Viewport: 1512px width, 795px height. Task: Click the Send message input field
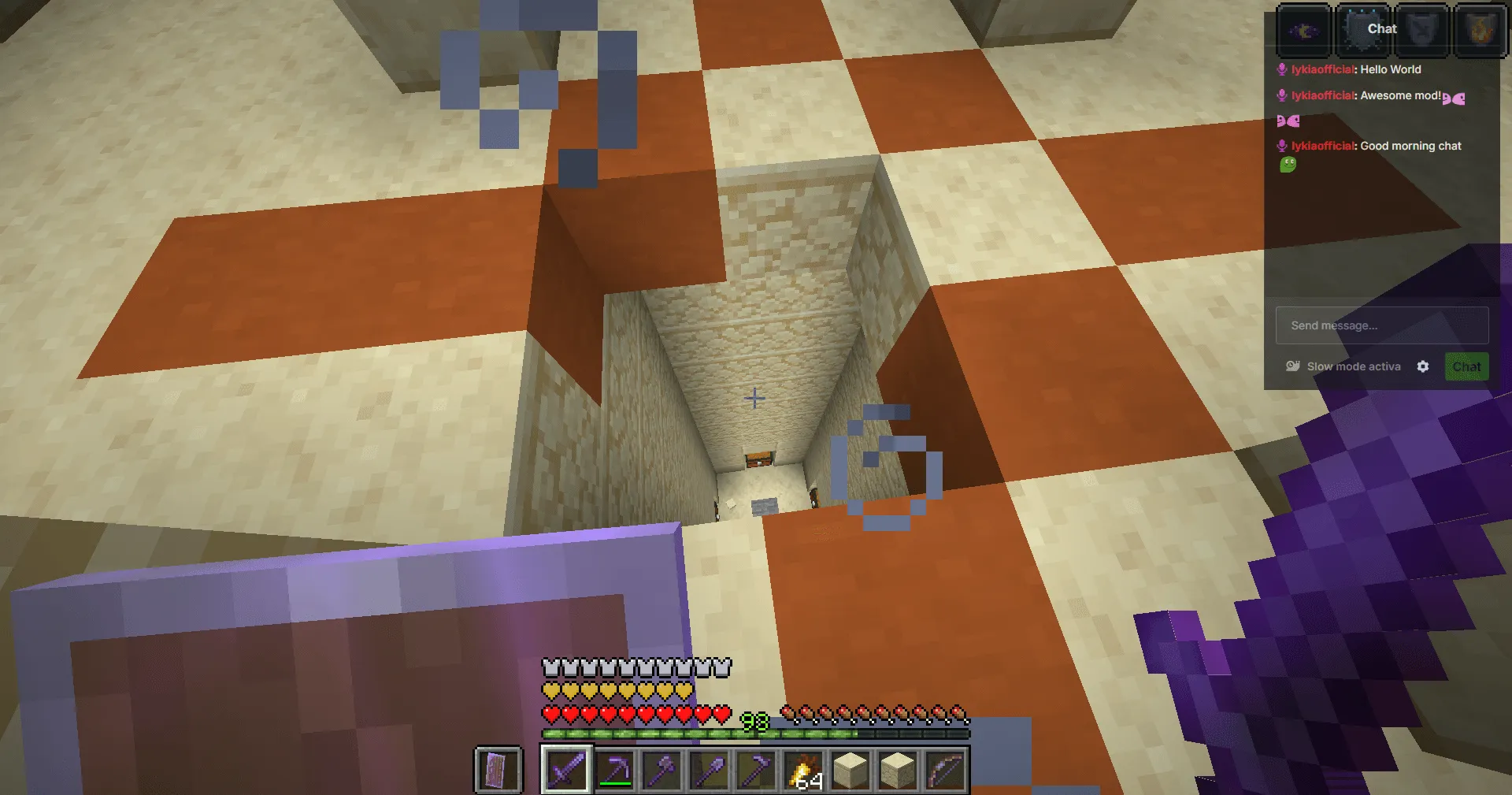pos(1381,325)
